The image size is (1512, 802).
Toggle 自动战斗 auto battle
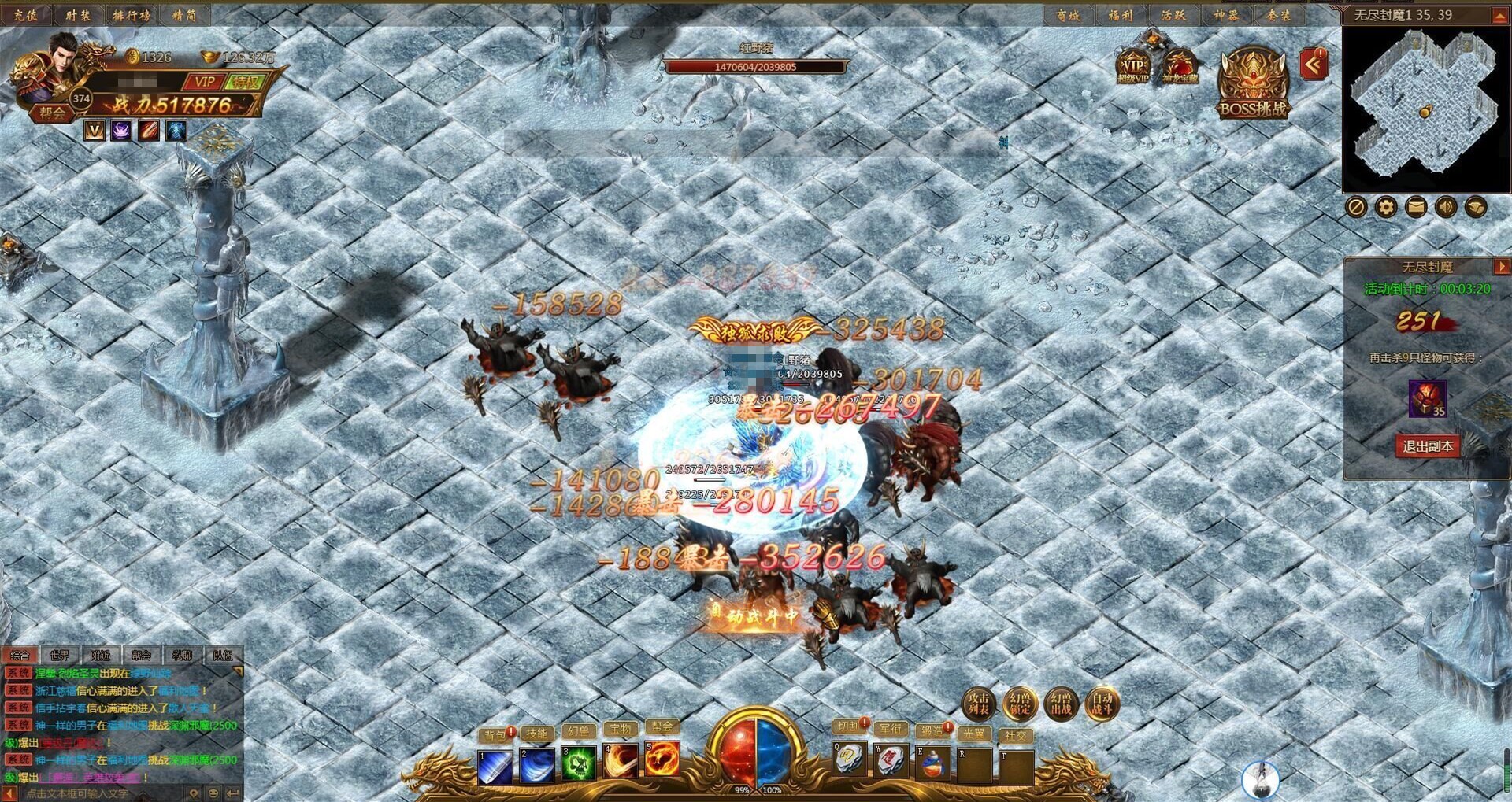coord(1102,703)
